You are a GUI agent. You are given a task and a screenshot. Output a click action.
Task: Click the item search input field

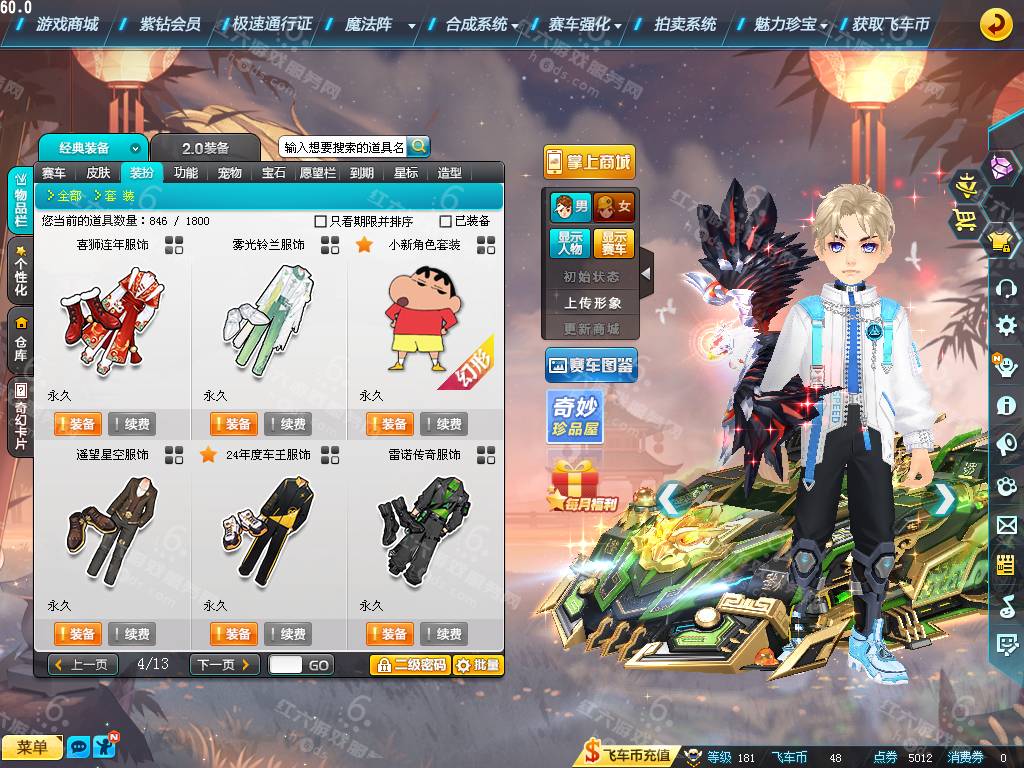(x=343, y=147)
